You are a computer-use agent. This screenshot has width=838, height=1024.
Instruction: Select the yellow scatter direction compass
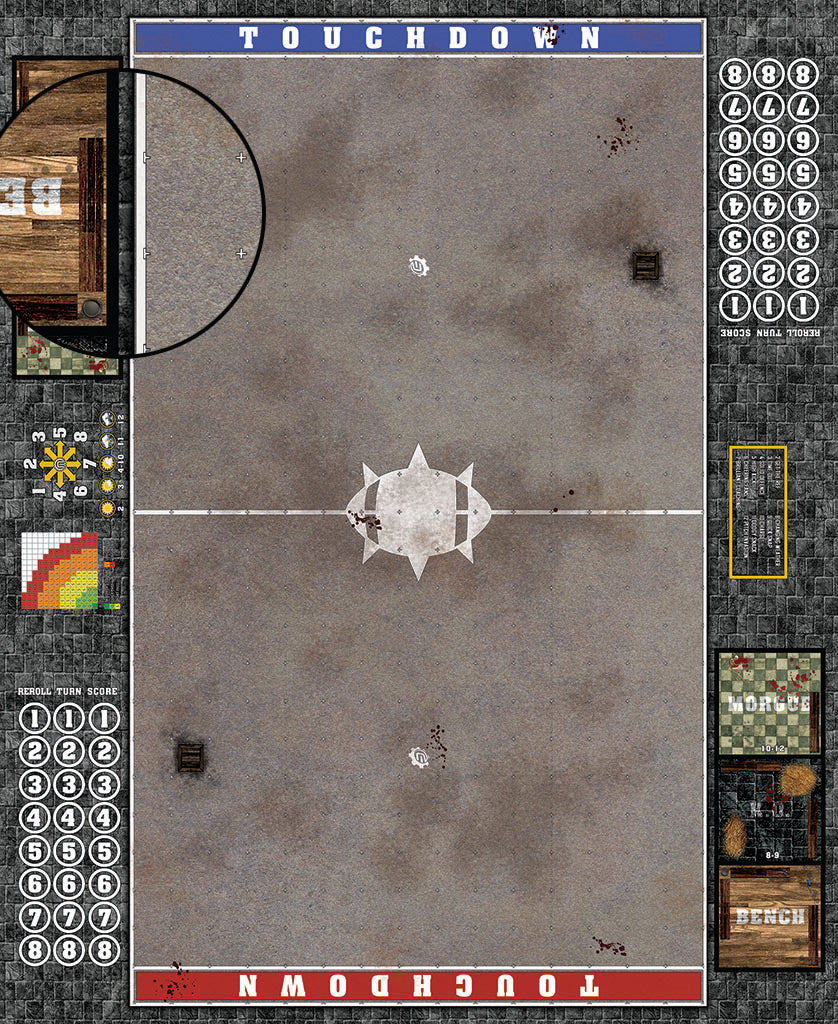click(x=60, y=465)
